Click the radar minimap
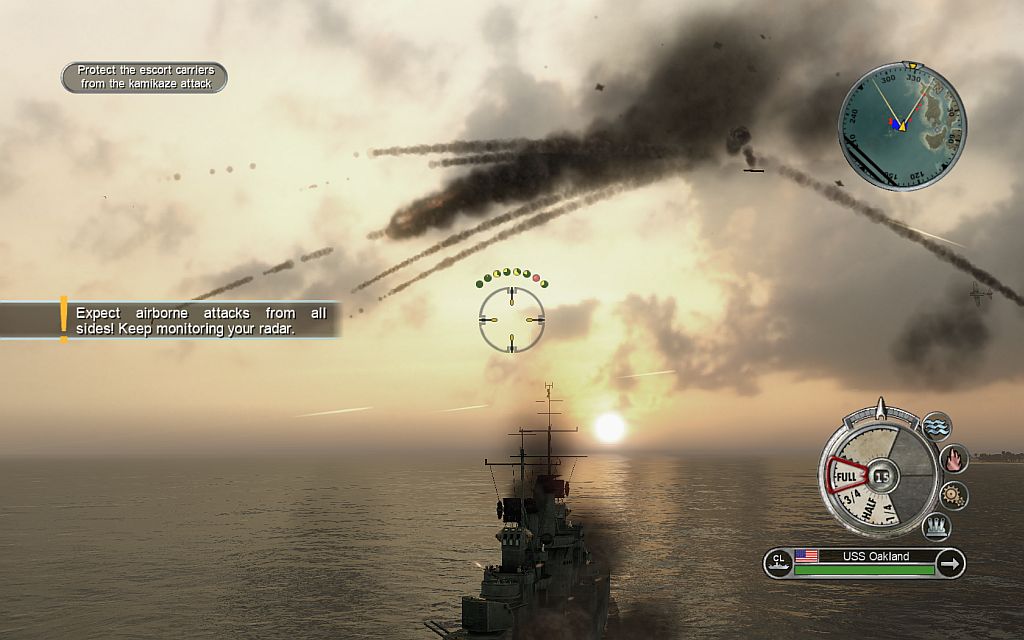The image size is (1024, 640). (x=902, y=125)
